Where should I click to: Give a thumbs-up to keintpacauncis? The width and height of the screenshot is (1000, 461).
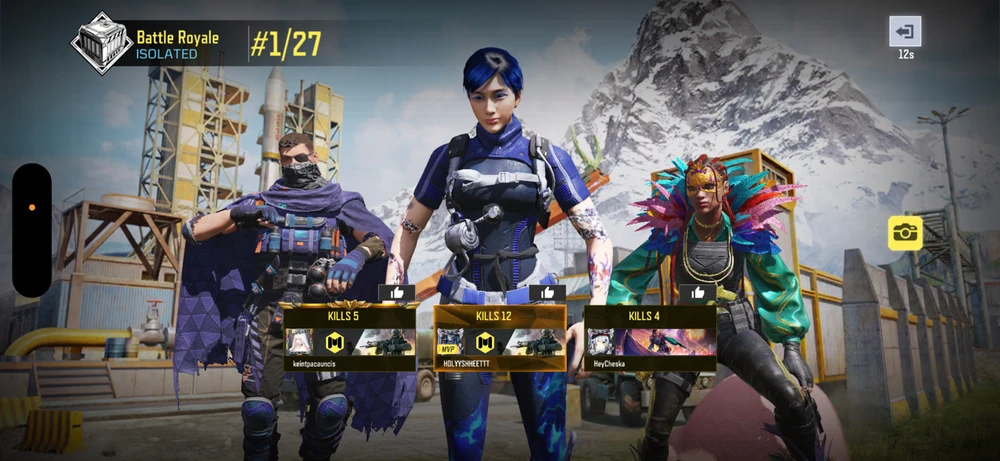pyautogui.click(x=396, y=293)
